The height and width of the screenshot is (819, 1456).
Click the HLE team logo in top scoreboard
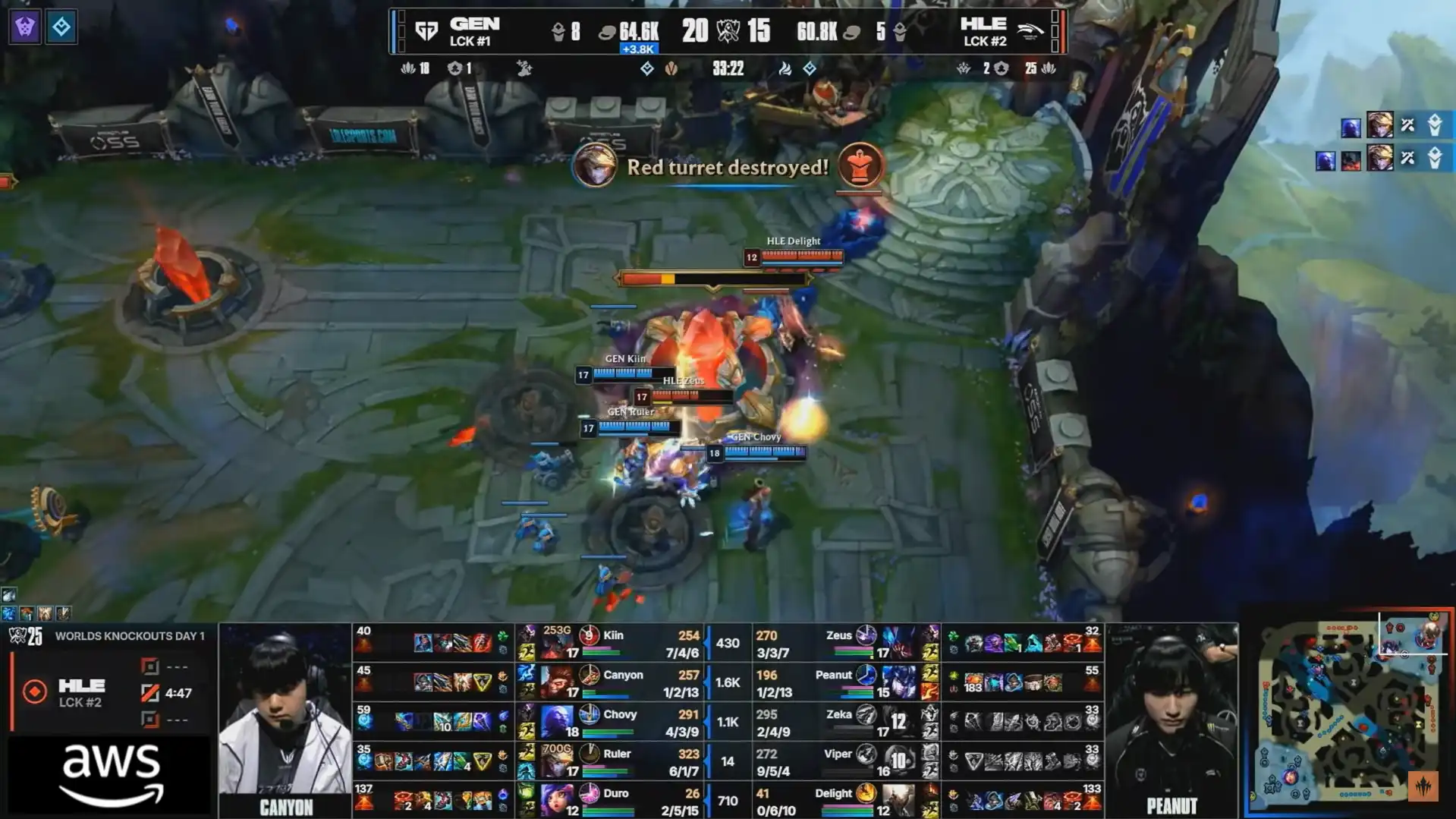(x=1030, y=31)
